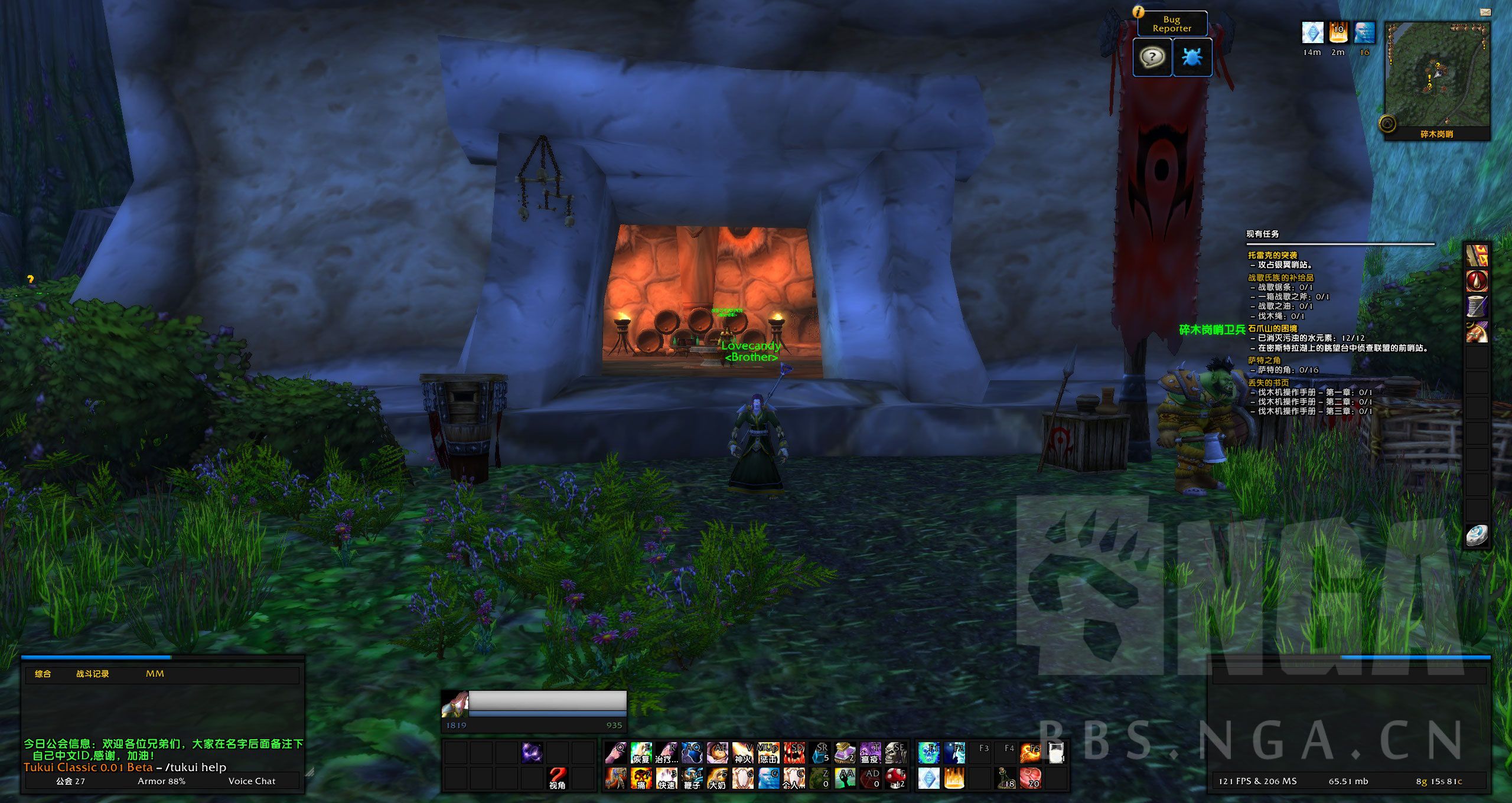Click the question mark speech bubble button

(x=1152, y=57)
